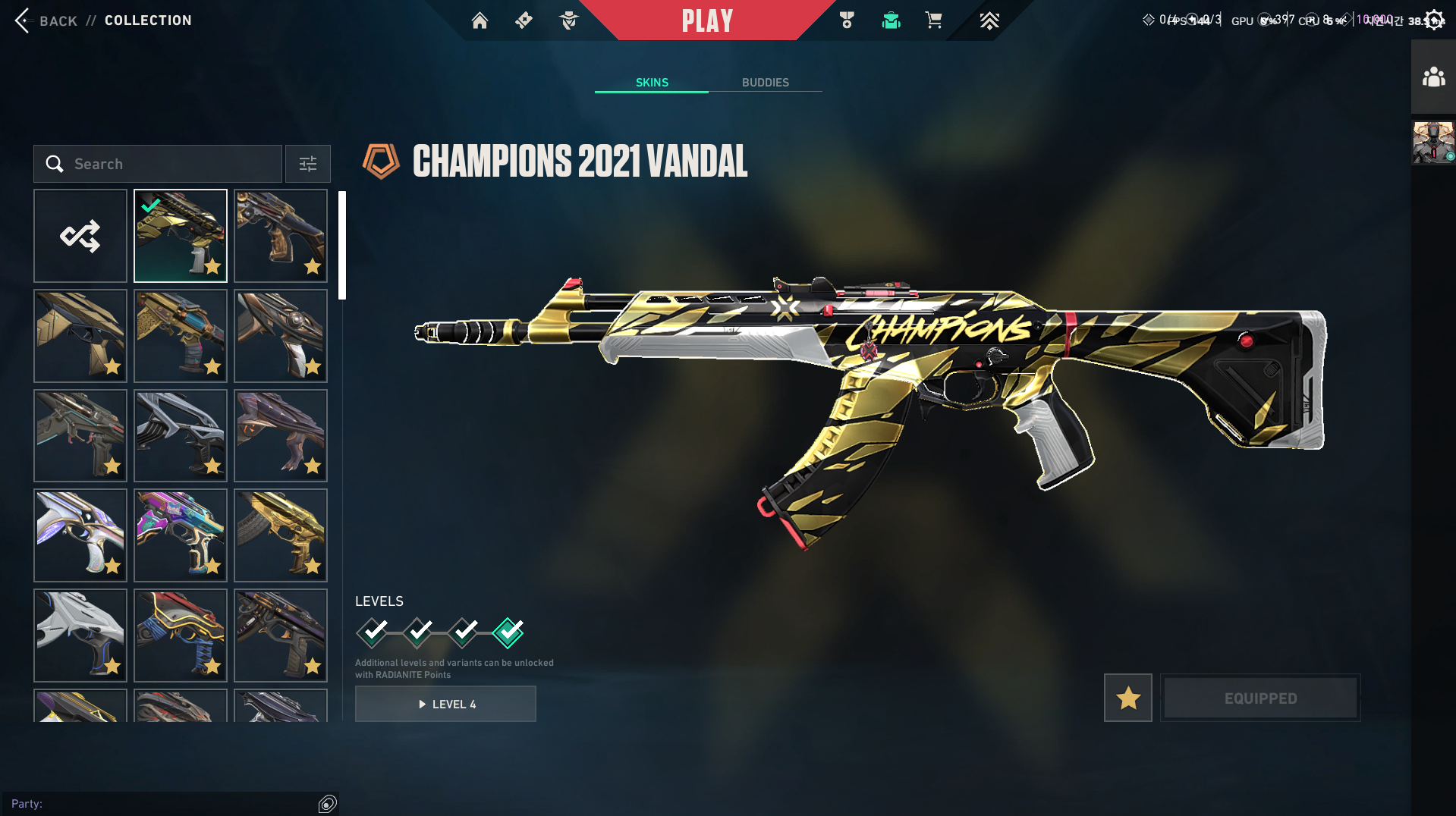
Task: Open the home screen icon
Action: coord(480,20)
